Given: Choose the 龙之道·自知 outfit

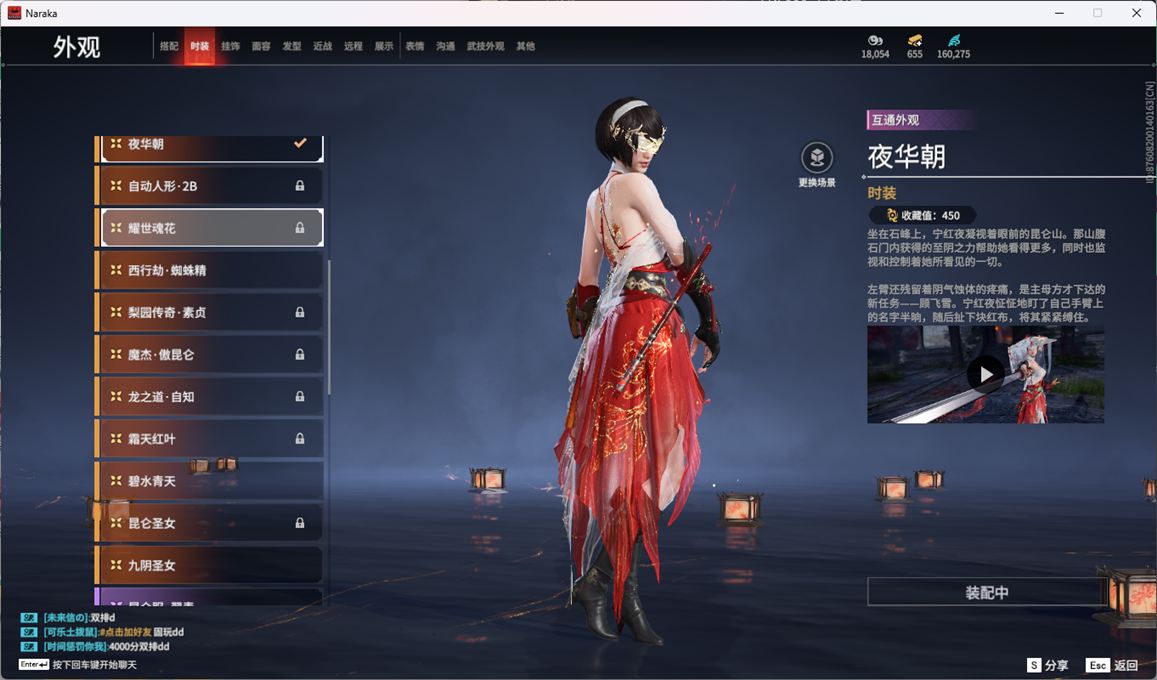Looking at the screenshot, I should (x=210, y=396).
